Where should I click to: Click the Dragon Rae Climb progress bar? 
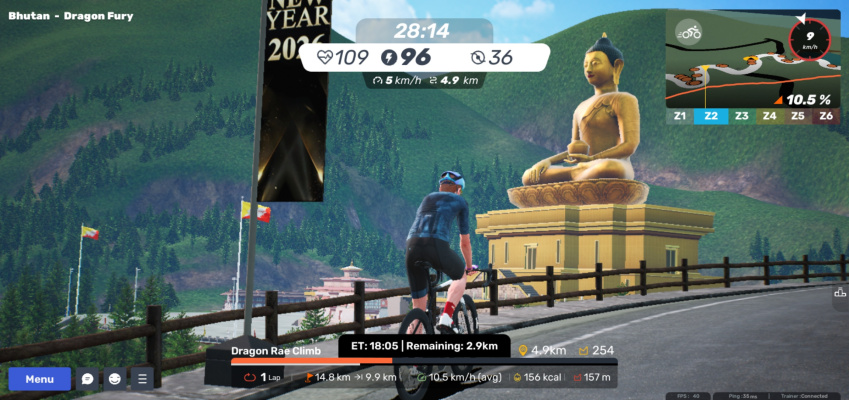click(424, 362)
